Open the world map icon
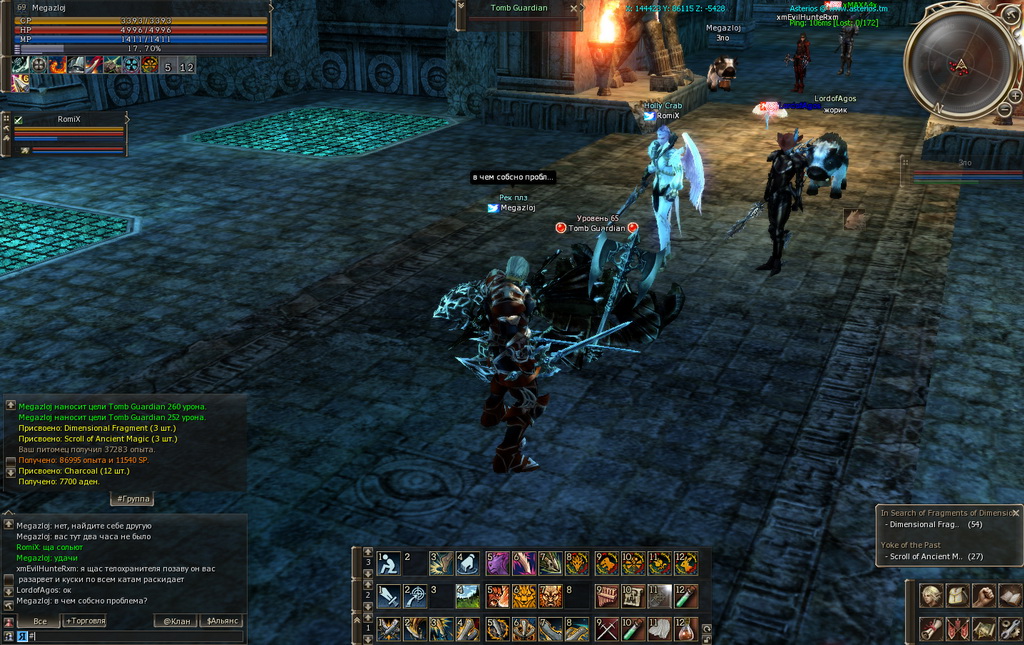Screen dimensions: 1024x645 984,629
